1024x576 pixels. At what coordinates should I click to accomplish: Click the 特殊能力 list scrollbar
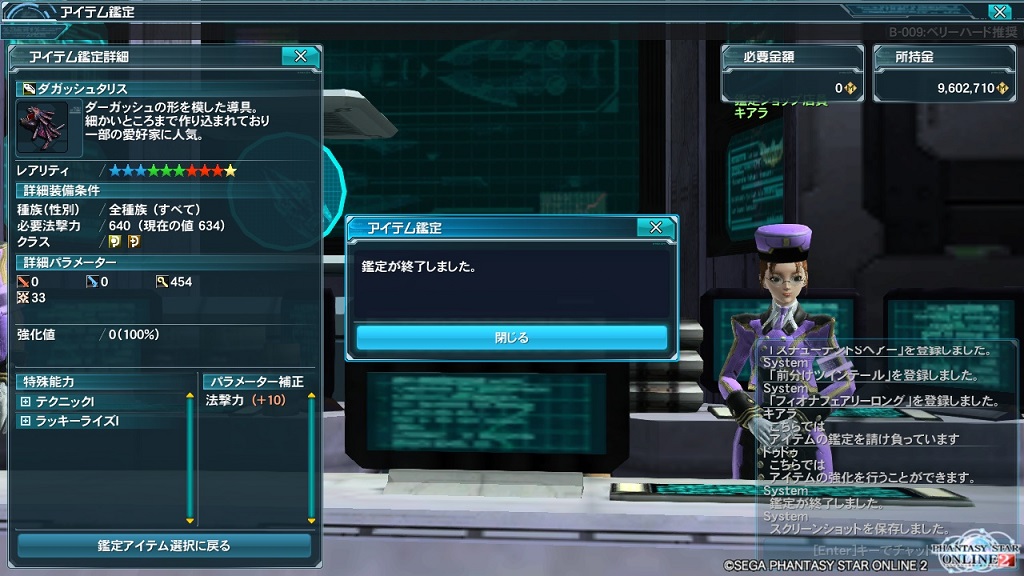(190, 458)
